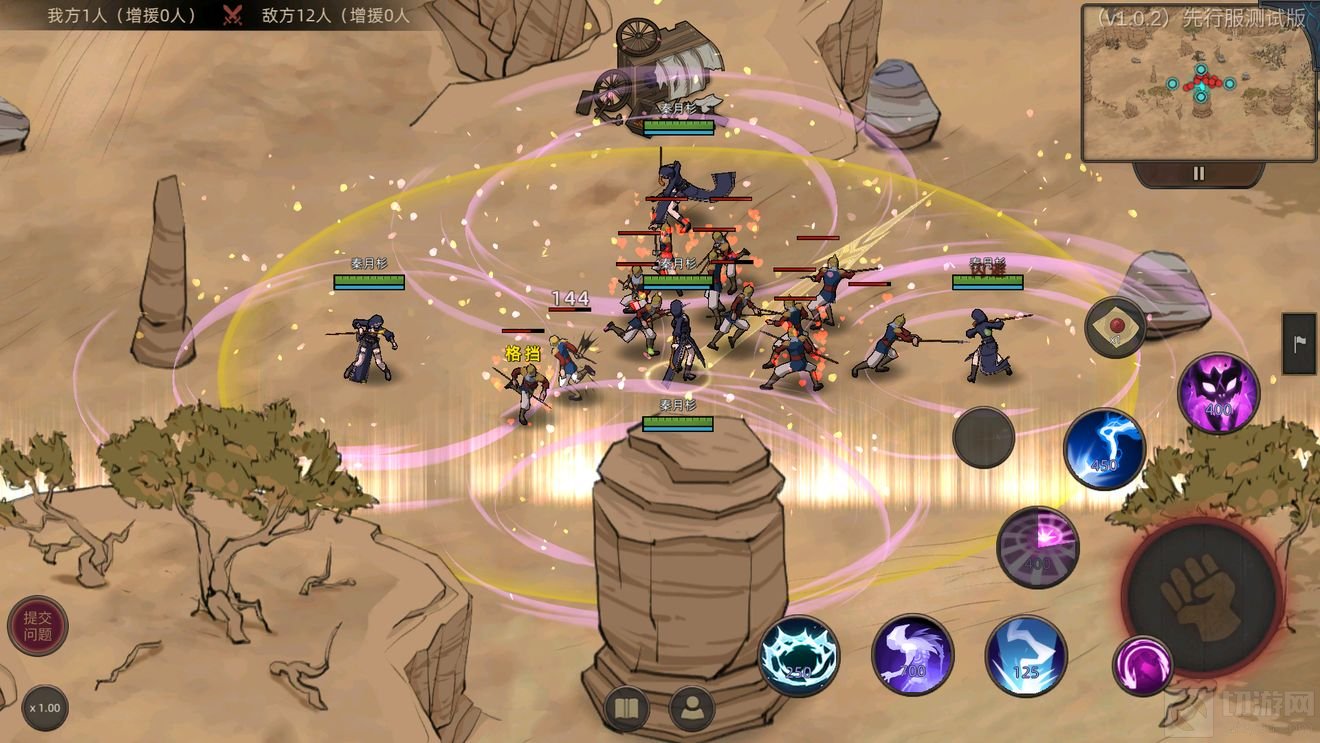Viewport: 1320px width, 743px height.
Task: Tap the small purple swirl dodge button
Action: click(1142, 665)
